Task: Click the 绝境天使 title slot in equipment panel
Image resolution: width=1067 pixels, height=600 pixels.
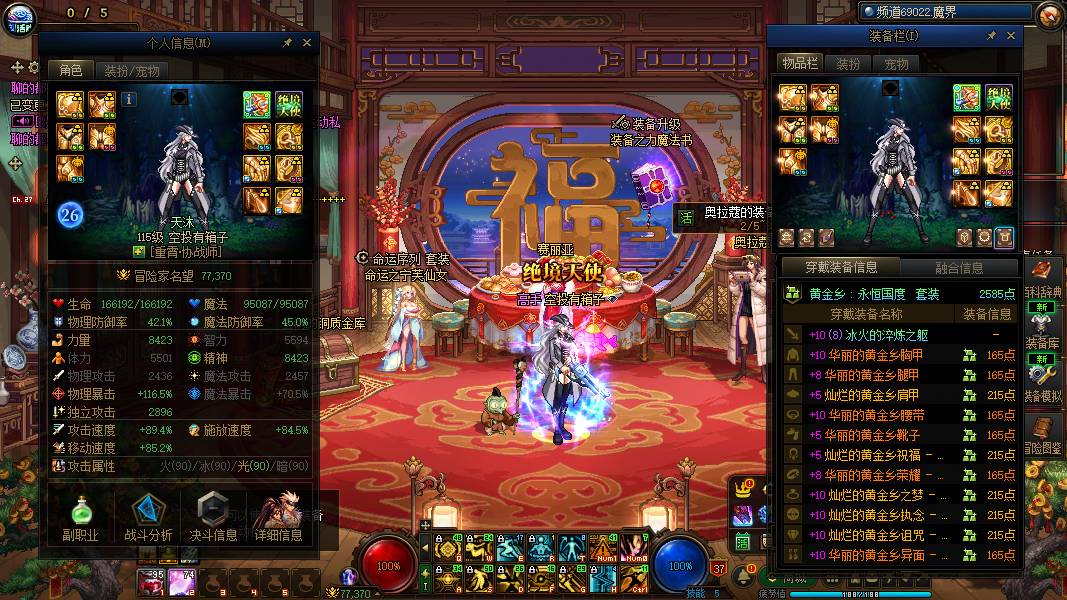Action: tap(998, 98)
